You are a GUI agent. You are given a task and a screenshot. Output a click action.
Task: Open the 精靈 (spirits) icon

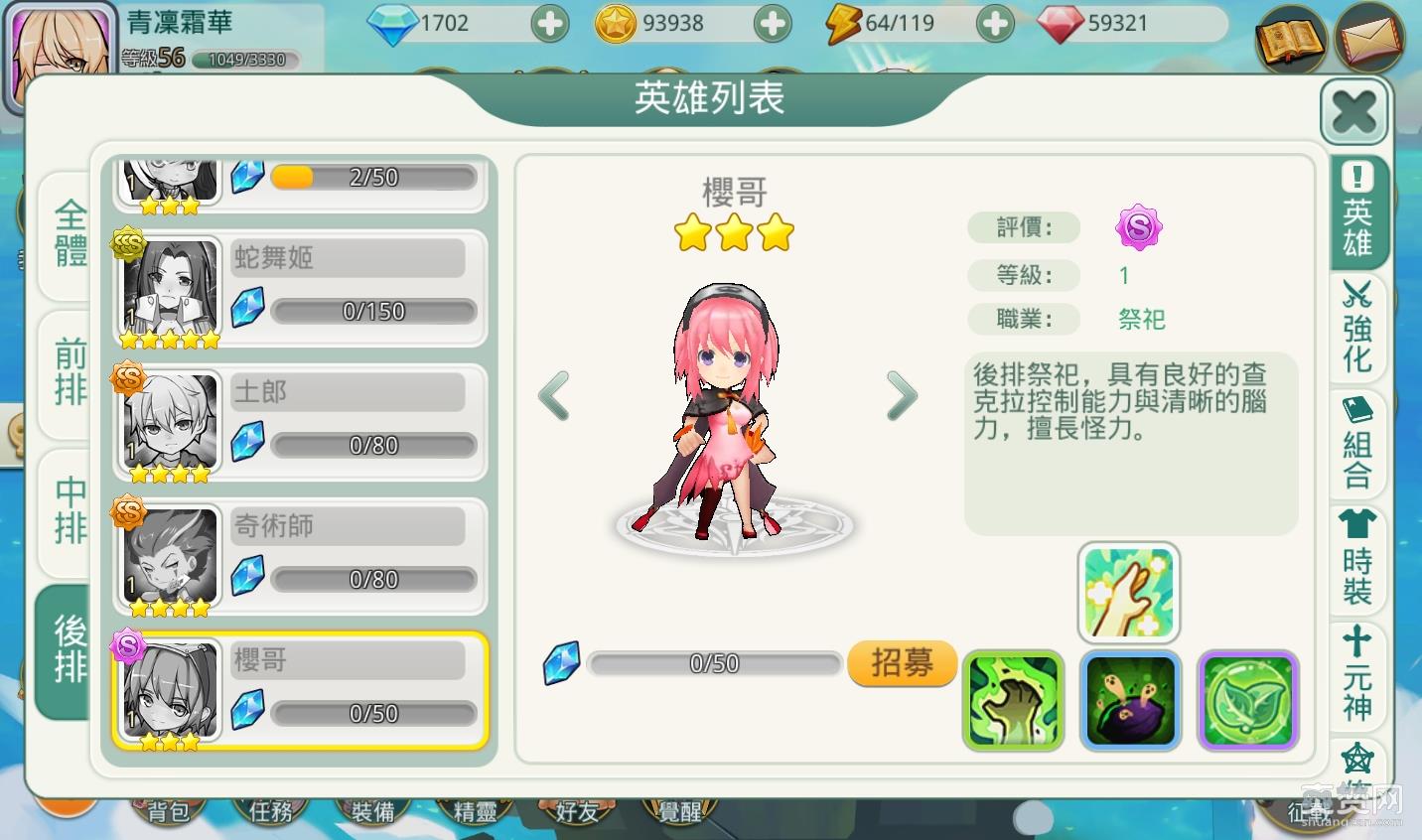click(x=475, y=811)
